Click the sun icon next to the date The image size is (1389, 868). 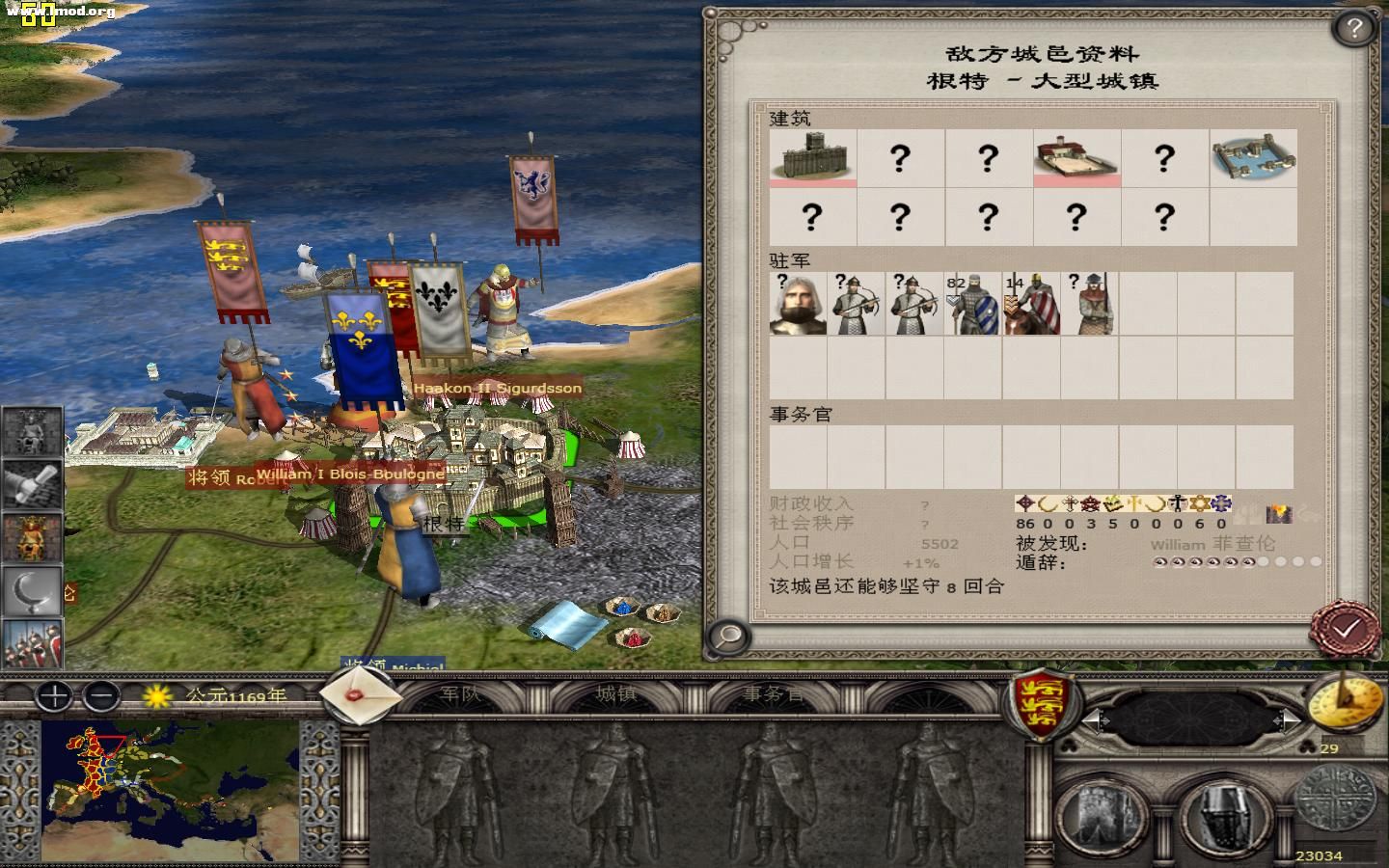point(154,696)
